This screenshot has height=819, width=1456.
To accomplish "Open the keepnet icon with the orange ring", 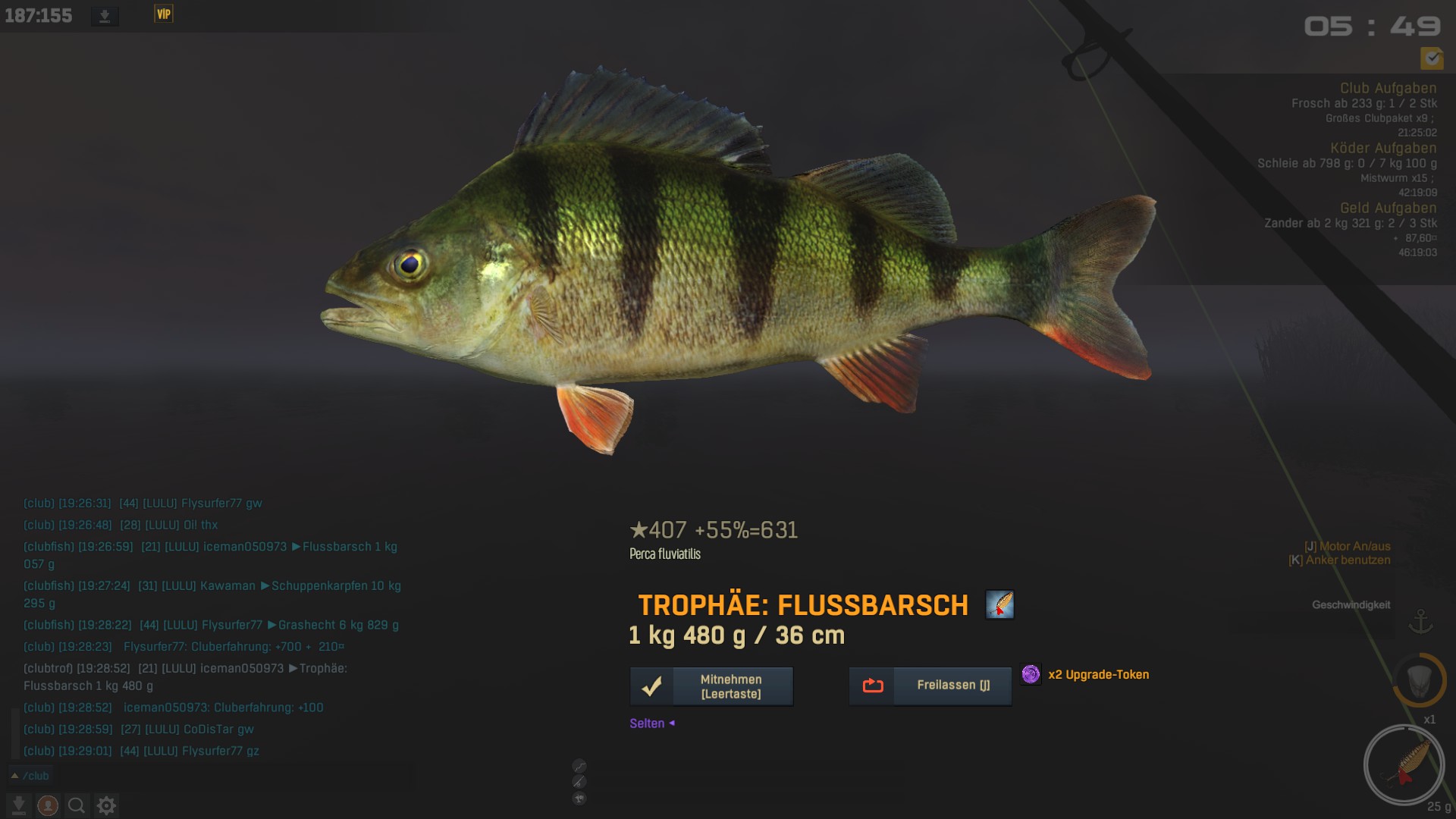I will point(1420,680).
